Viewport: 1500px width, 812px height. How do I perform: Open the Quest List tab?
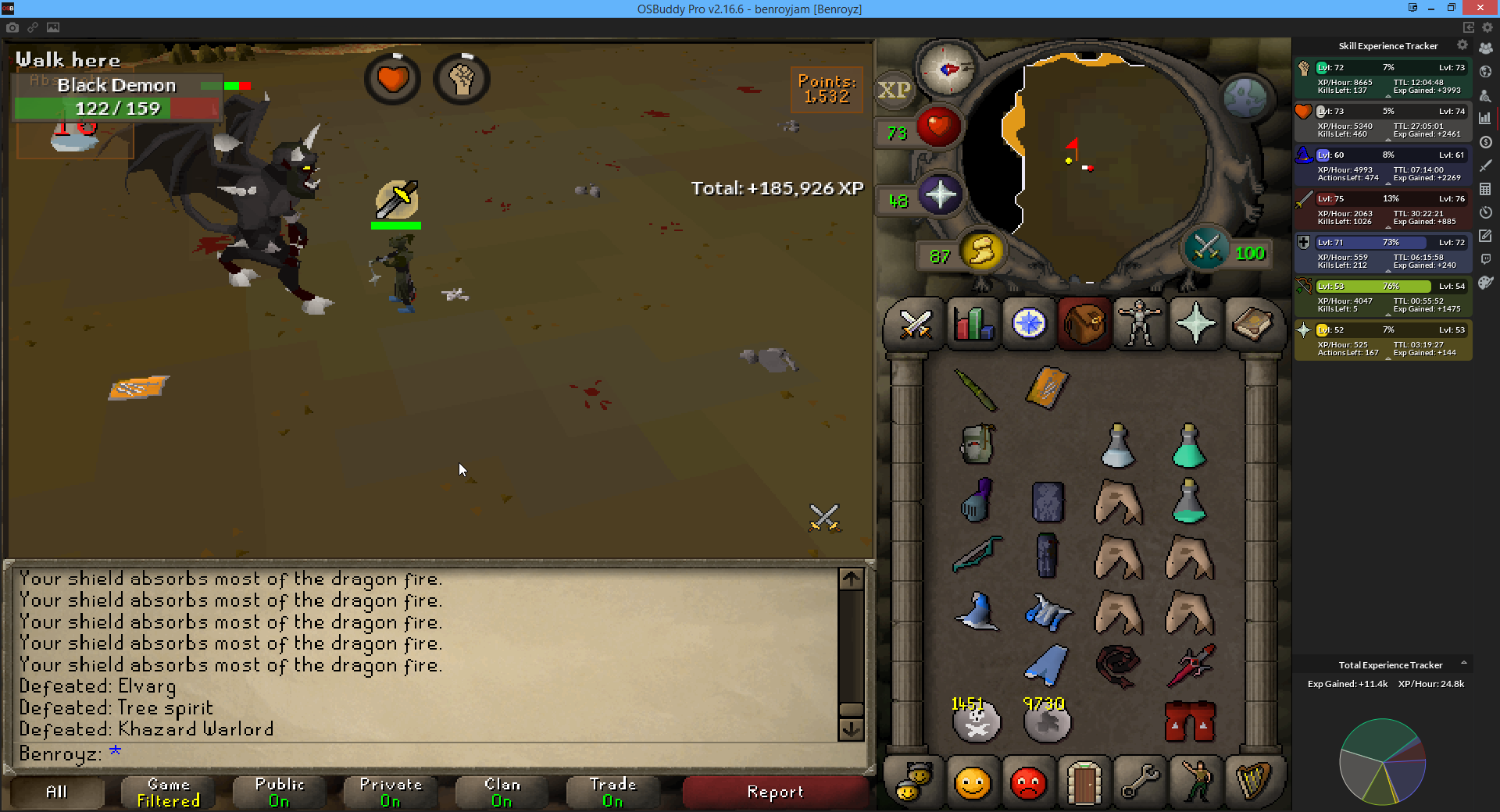[x=1028, y=323]
